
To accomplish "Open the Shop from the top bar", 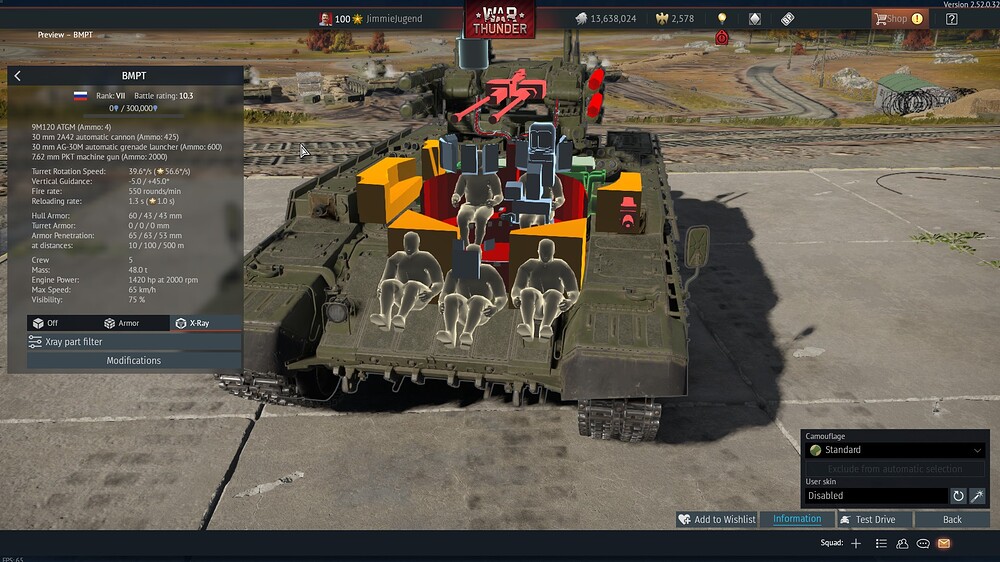I will point(898,19).
